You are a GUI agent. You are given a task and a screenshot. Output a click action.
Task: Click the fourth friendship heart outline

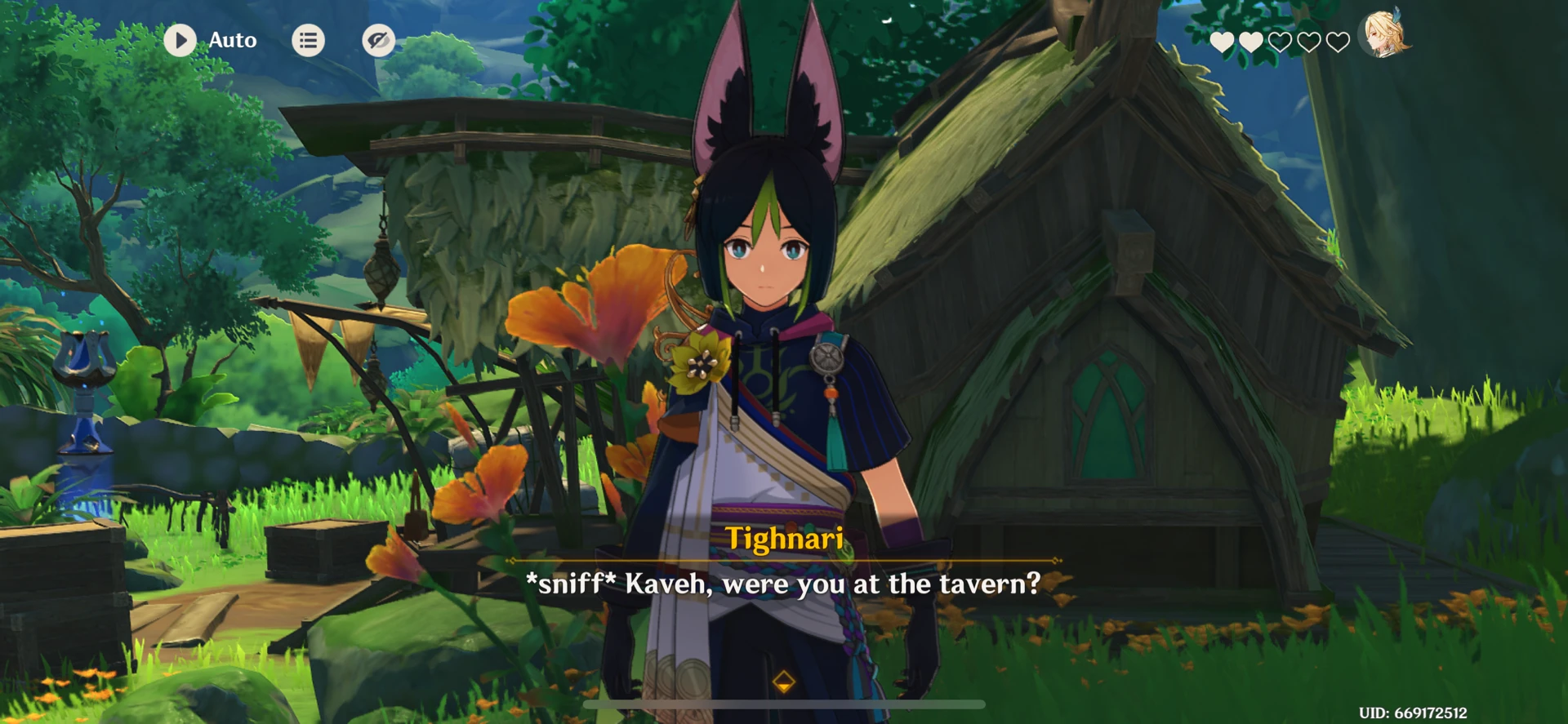1310,42
